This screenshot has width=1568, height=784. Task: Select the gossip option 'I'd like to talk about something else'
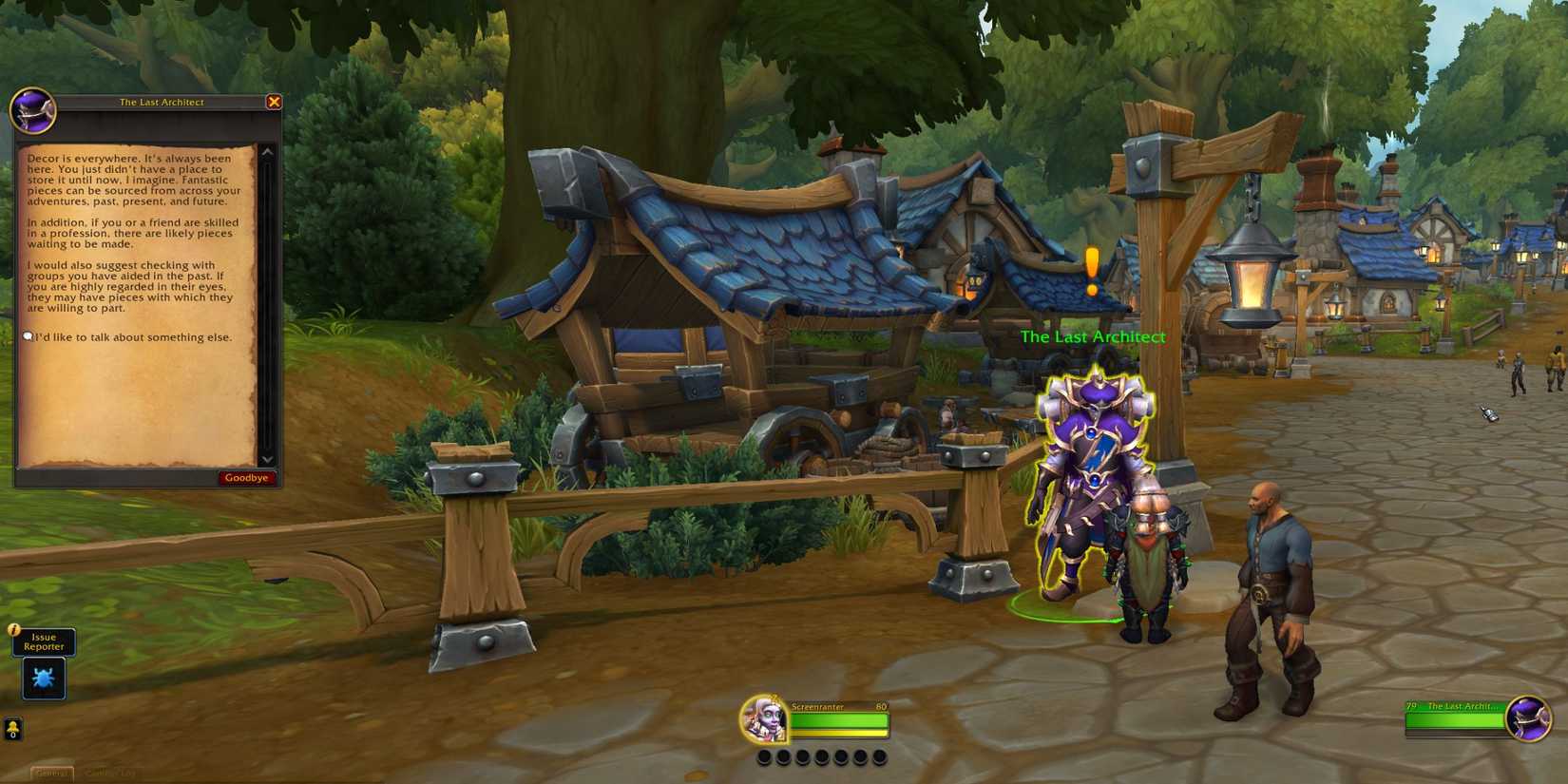click(133, 336)
